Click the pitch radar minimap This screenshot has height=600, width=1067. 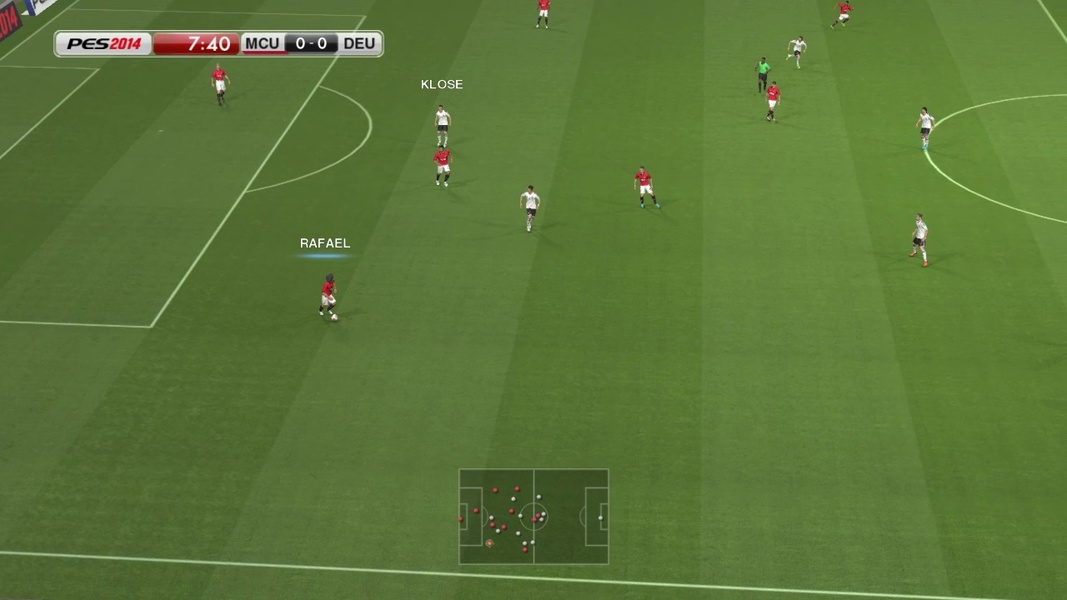pos(533,516)
